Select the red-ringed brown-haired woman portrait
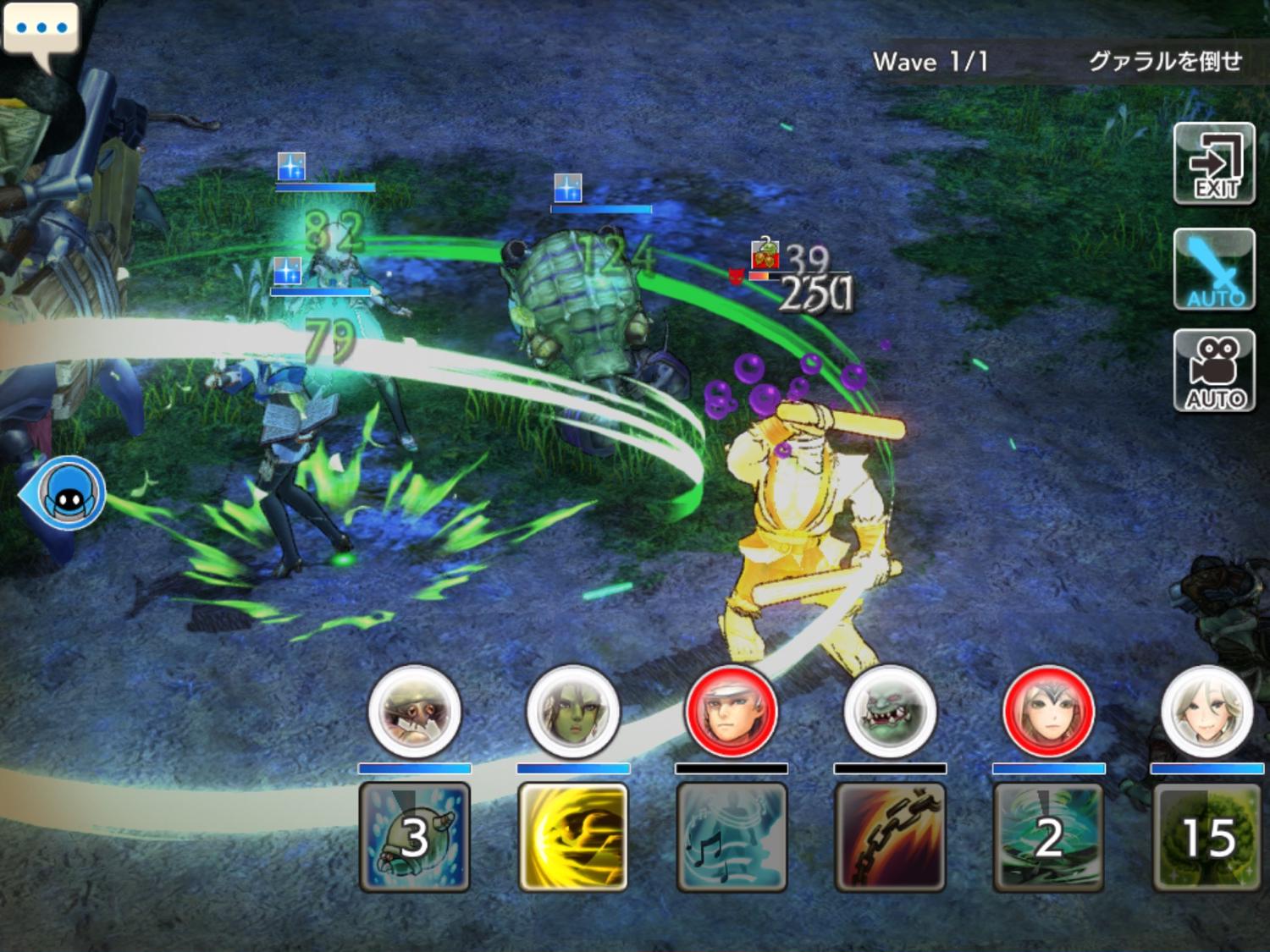 [x=1048, y=712]
